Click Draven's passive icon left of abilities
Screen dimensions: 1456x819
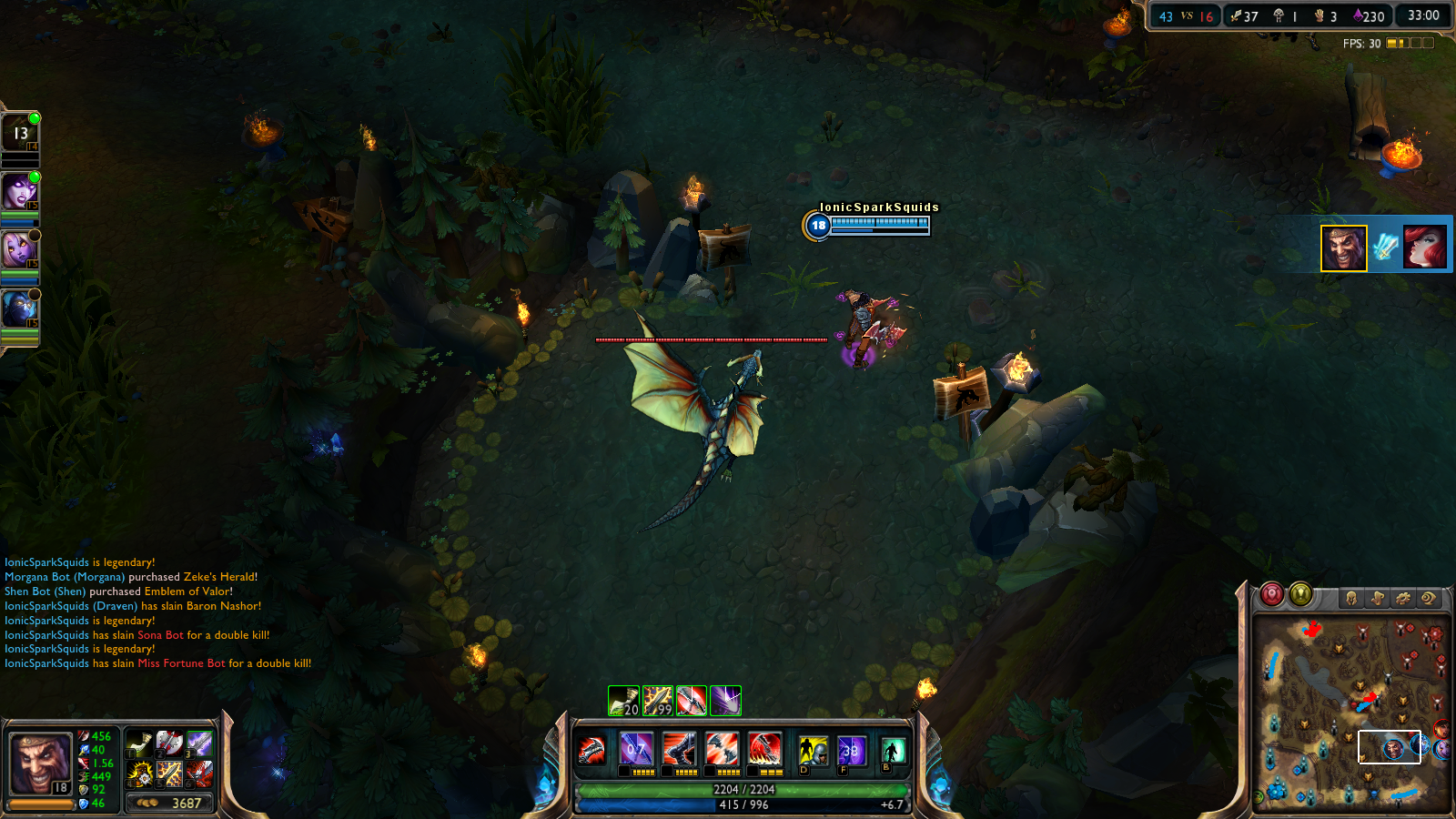592,751
